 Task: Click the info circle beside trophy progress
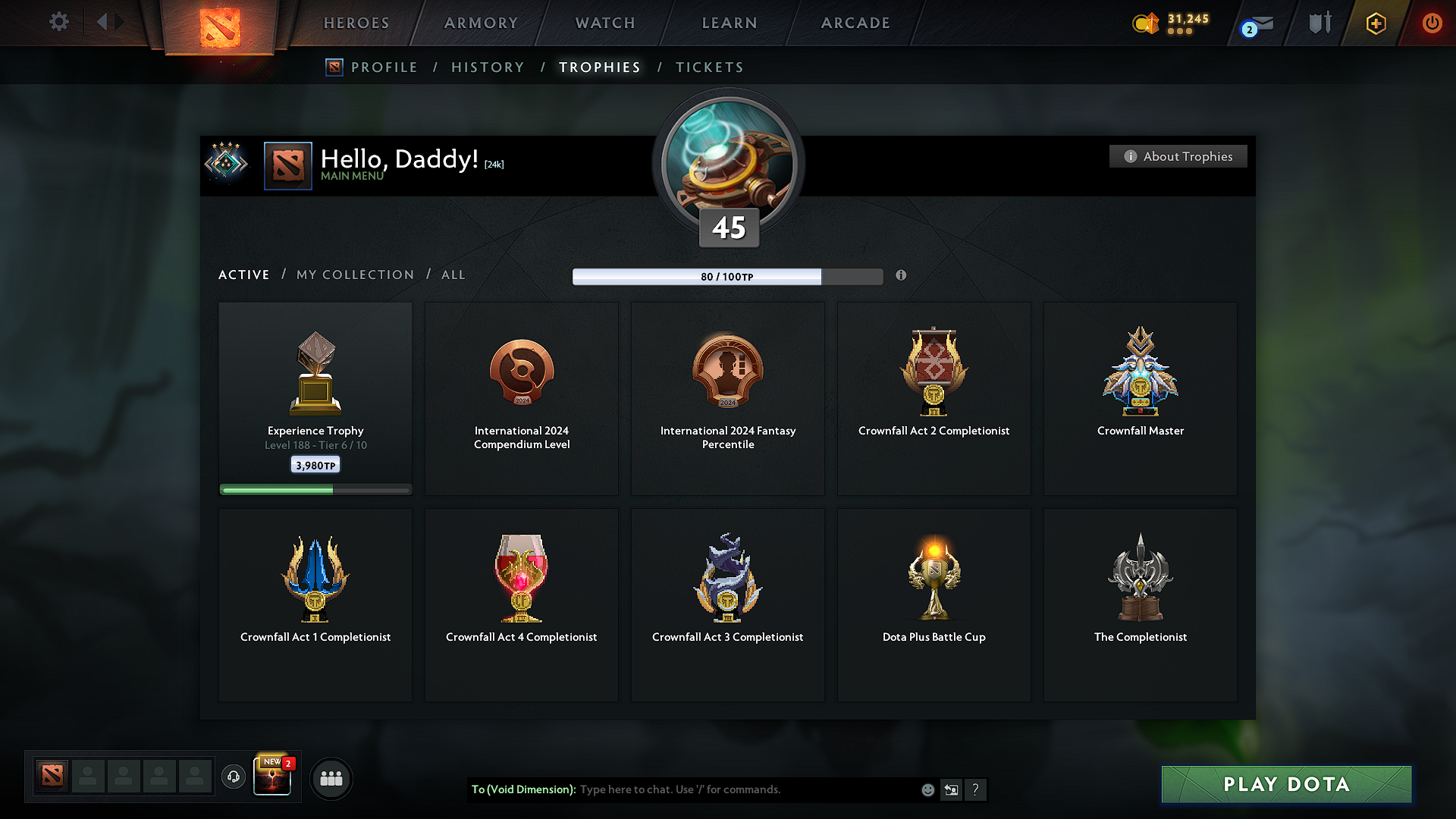coord(901,276)
